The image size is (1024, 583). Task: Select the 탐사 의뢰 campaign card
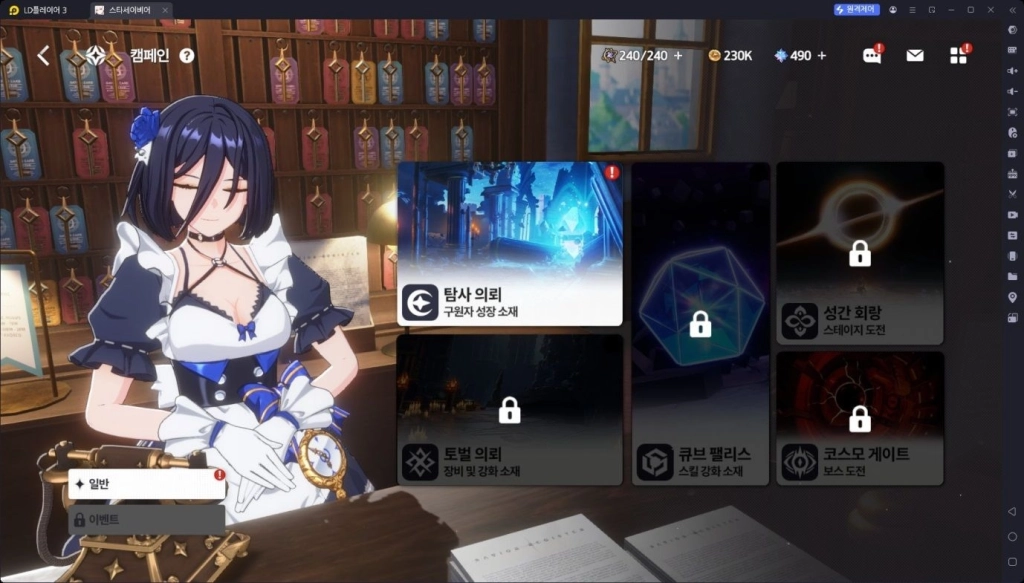point(510,244)
